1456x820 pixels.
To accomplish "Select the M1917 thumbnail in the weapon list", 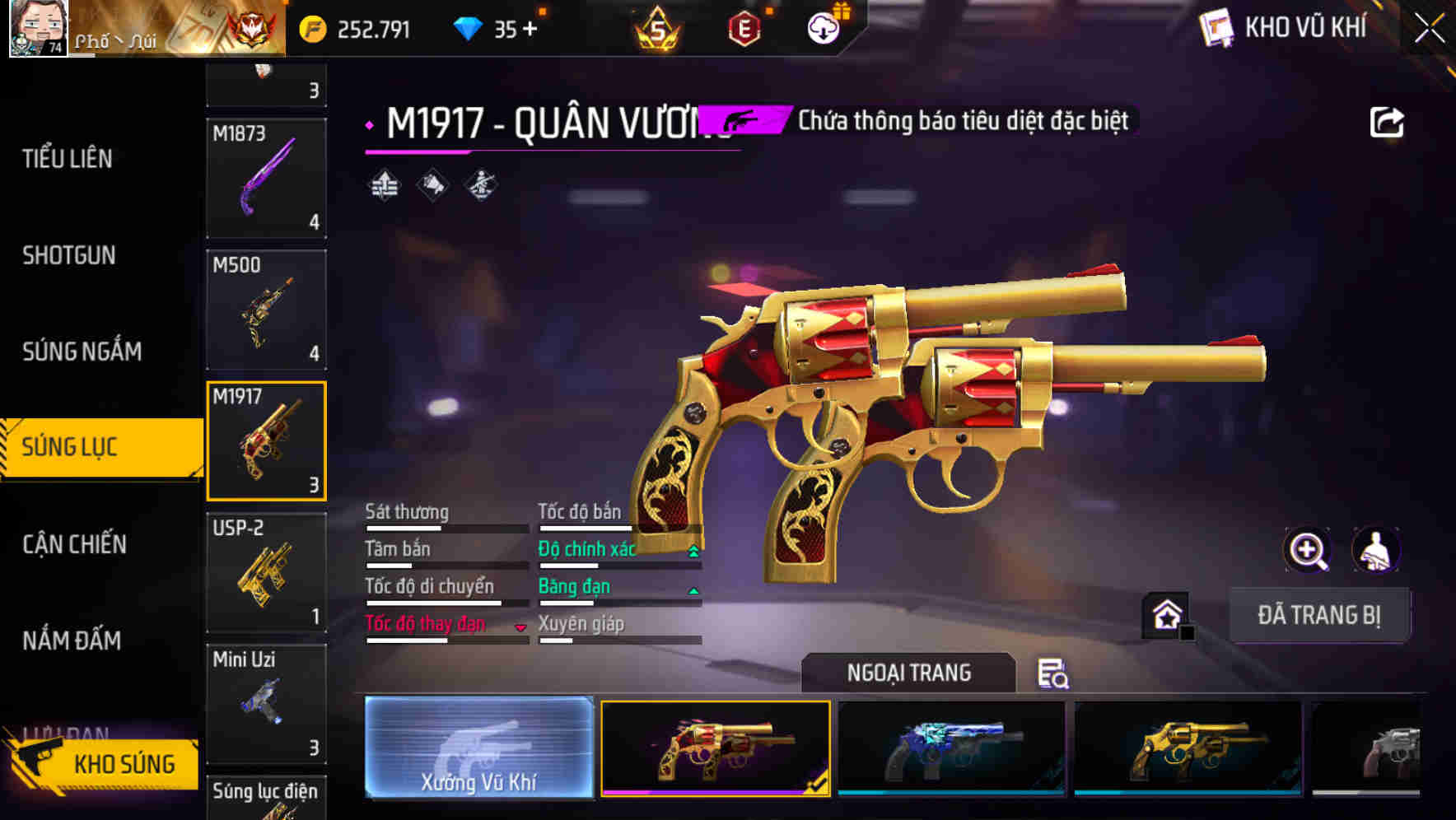I will pyautogui.click(x=266, y=441).
